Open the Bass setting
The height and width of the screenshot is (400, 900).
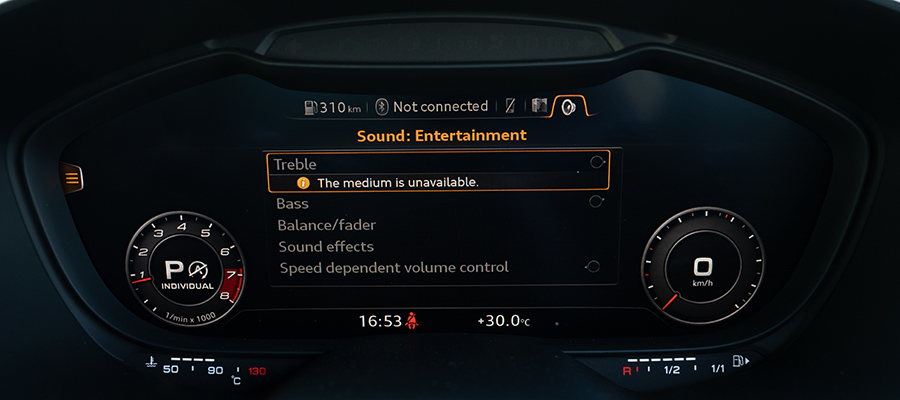coord(293,203)
